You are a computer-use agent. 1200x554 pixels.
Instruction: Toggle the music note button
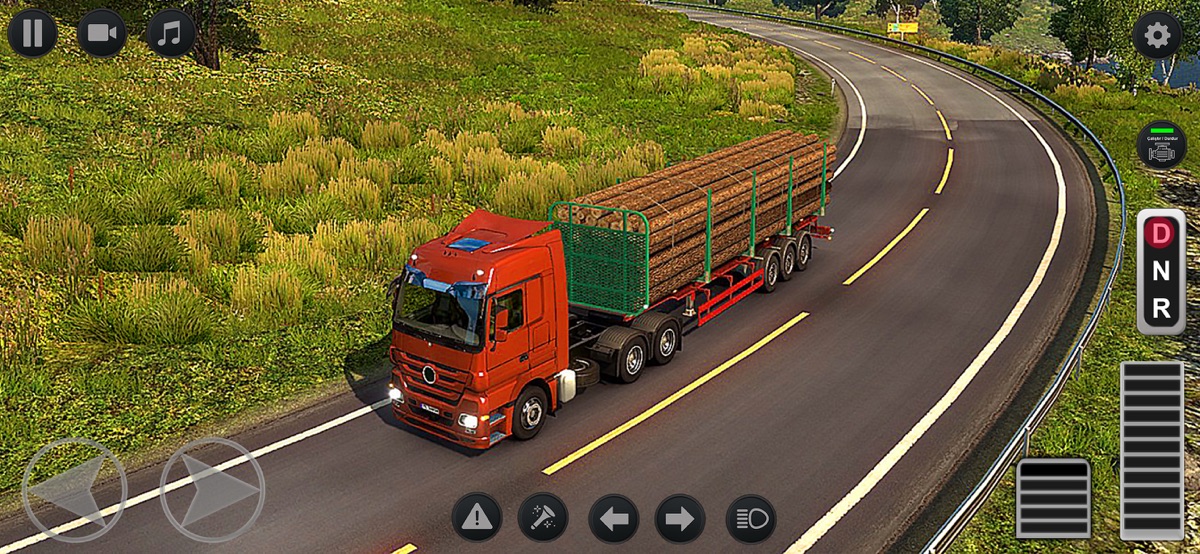point(171,33)
